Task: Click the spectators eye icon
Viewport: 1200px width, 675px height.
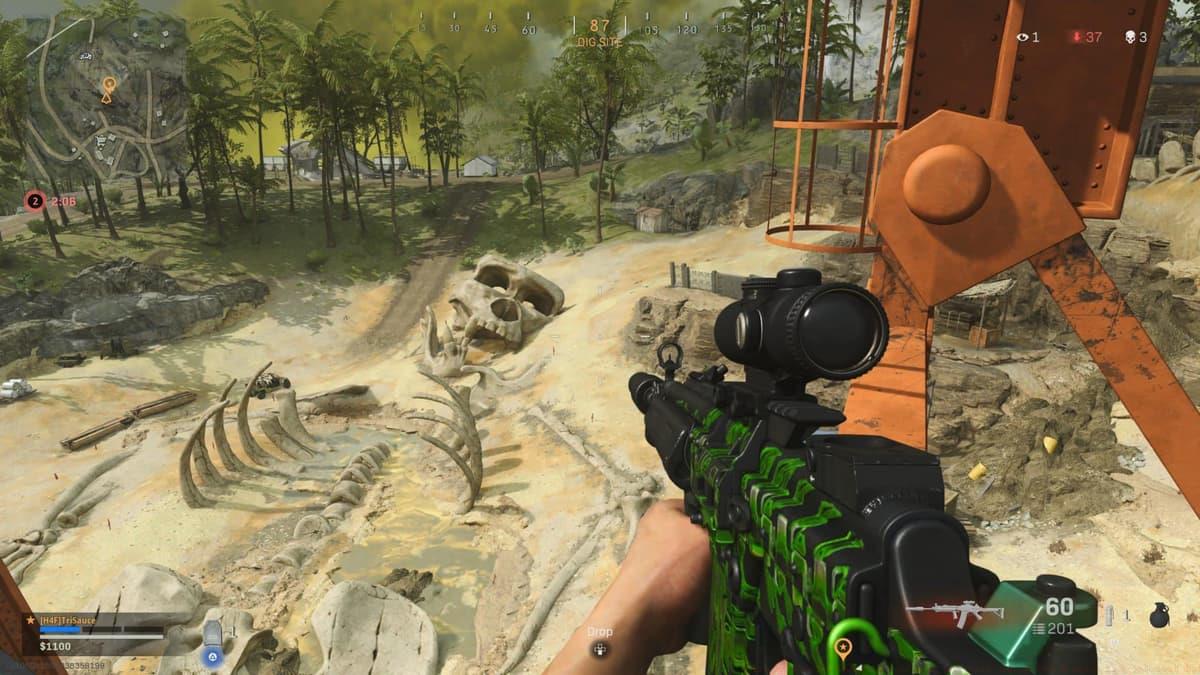Action: pos(1022,37)
